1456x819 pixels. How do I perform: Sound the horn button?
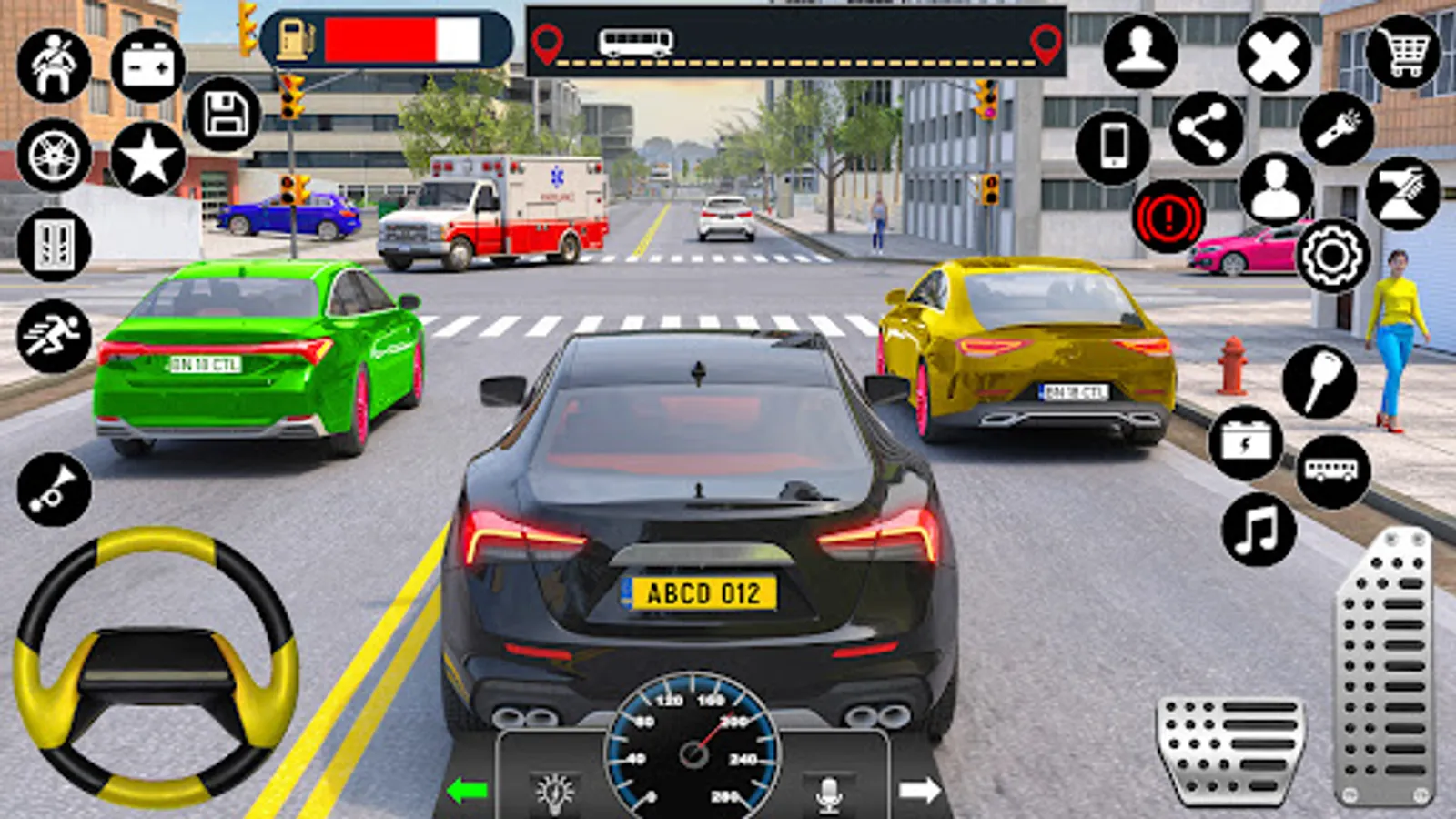tap(55, 490)
